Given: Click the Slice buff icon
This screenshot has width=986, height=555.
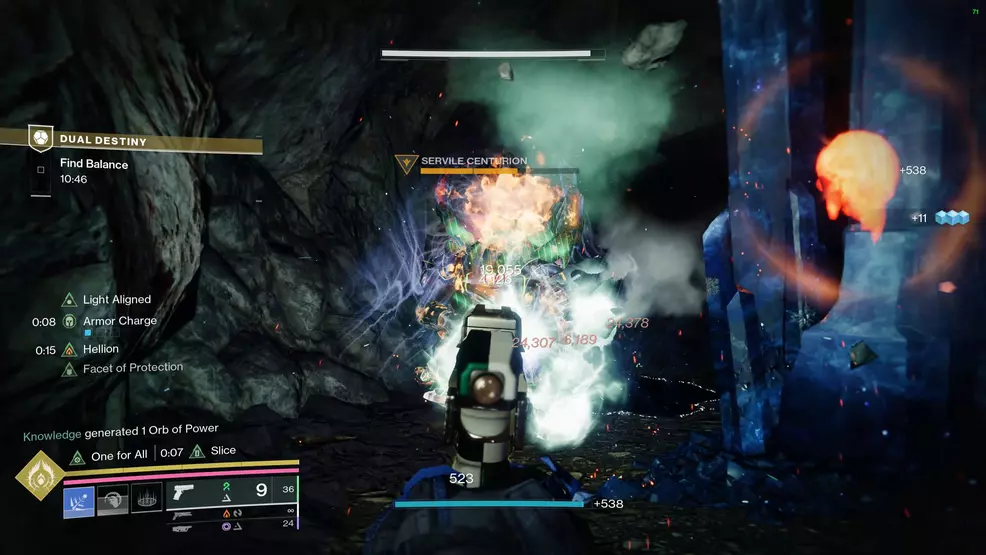Looking at the screenshot, I should tap(197, 452).
